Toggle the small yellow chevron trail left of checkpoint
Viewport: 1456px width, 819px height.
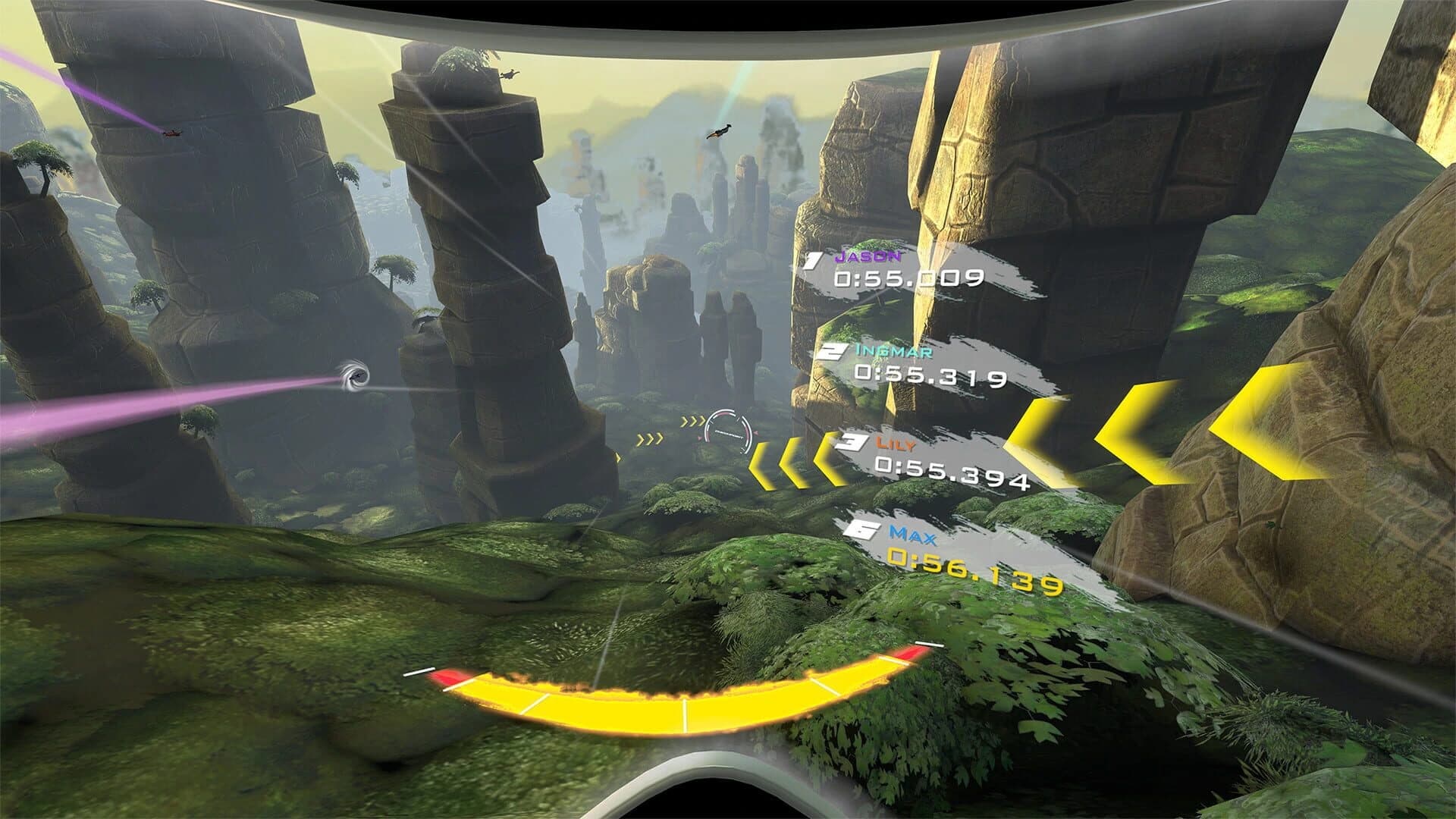[x=651, y=440]
